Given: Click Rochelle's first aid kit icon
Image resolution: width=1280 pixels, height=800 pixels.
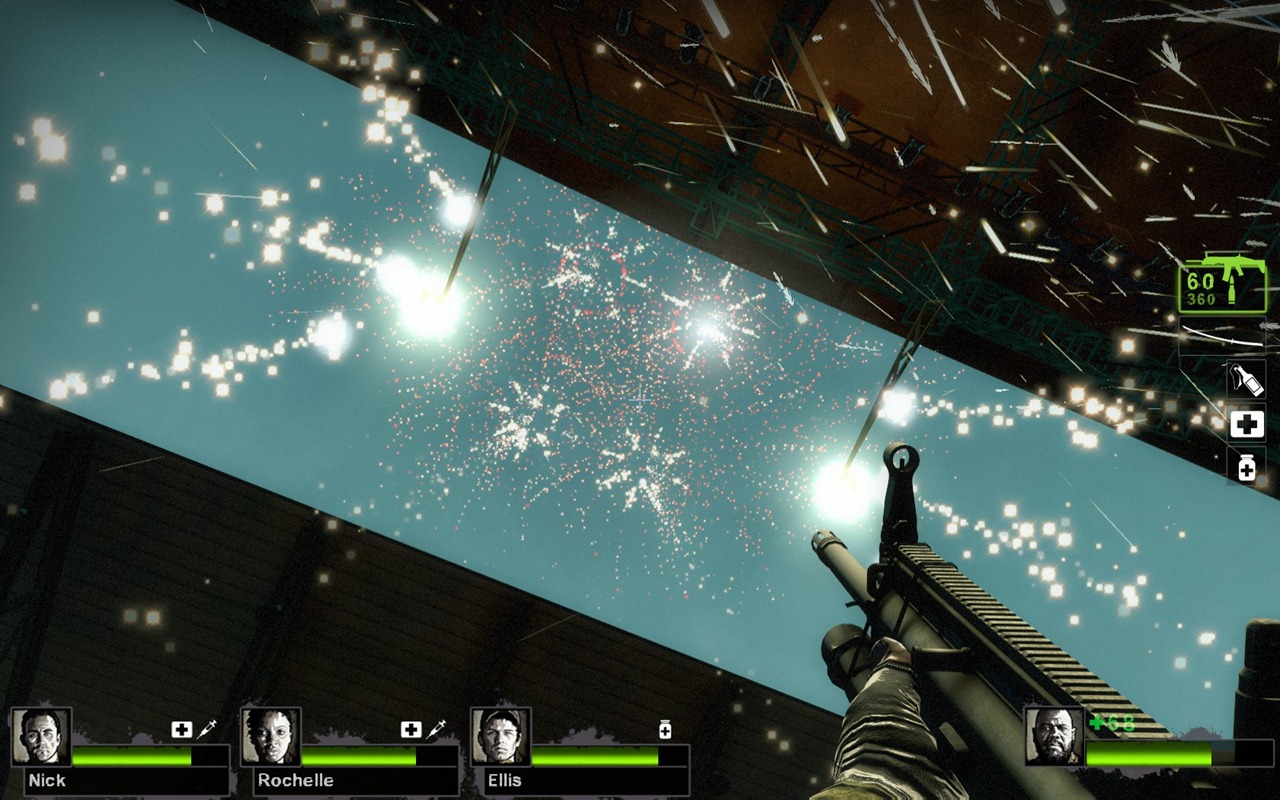Looking at the screenshot, I should click(x=411, y=730).
